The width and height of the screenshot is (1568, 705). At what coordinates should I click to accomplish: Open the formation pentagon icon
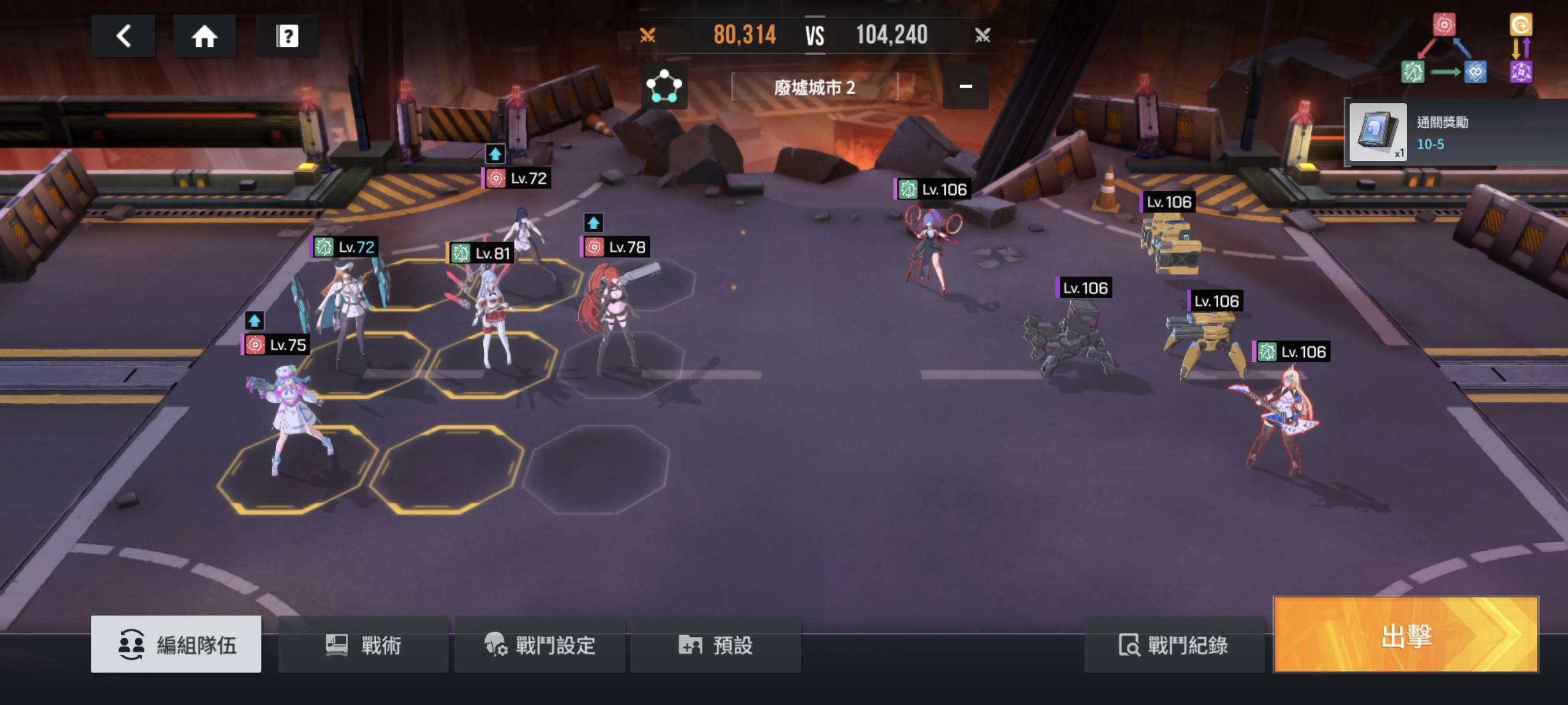coord(664,86)
